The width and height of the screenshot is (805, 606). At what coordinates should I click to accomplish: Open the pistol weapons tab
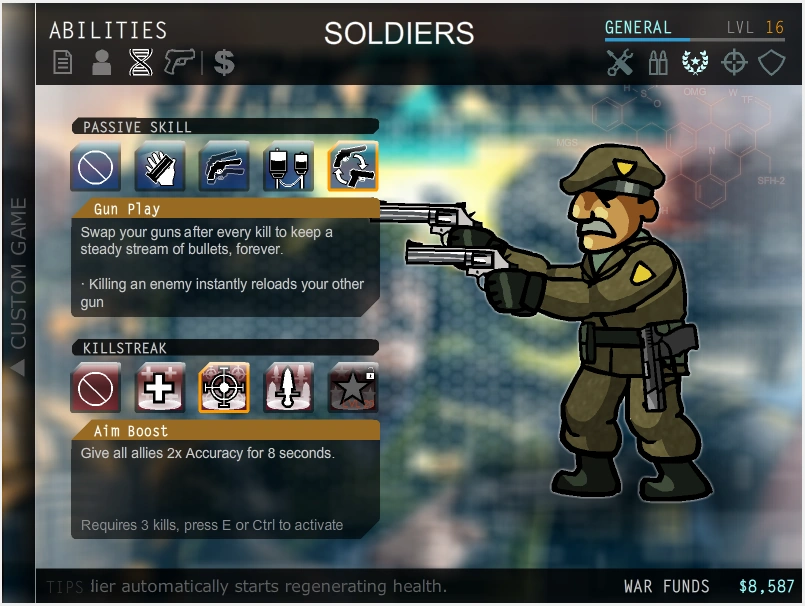[179, 63]
